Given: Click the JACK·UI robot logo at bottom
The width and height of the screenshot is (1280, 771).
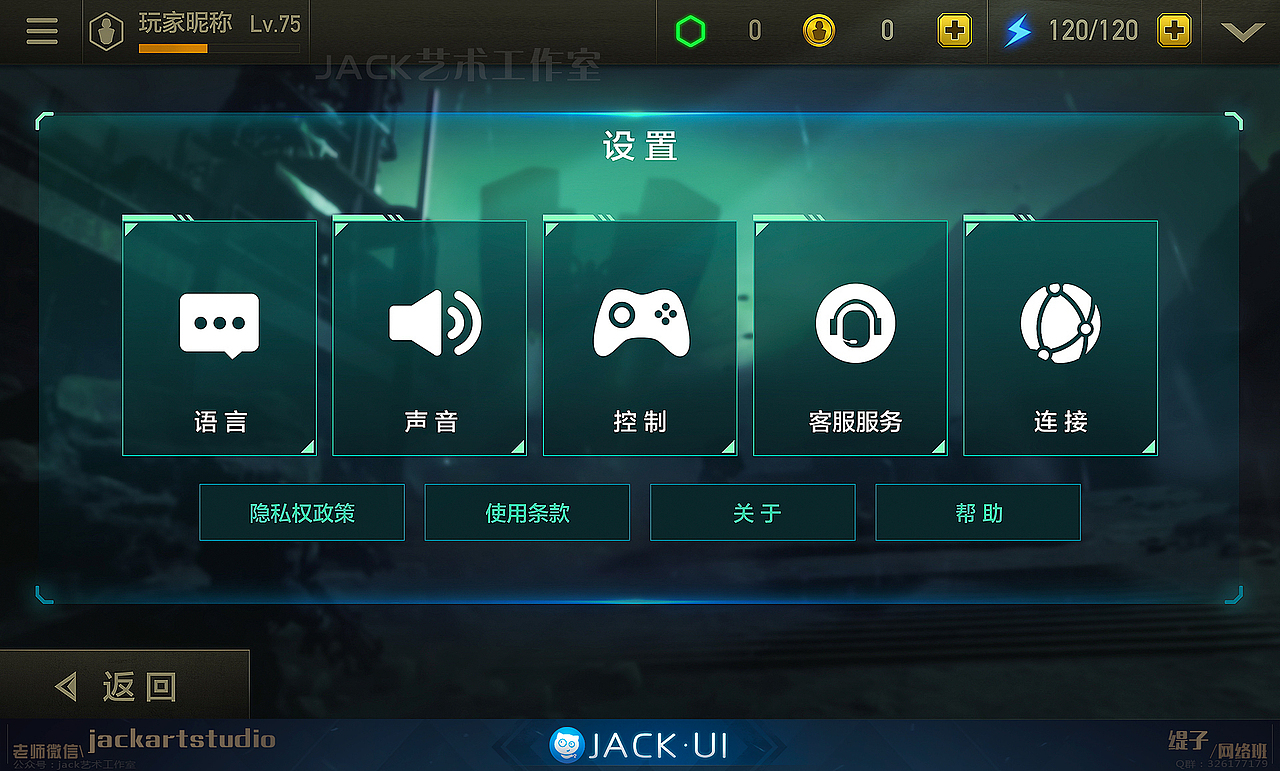Looking at the screenshot, I should [568, 744].
